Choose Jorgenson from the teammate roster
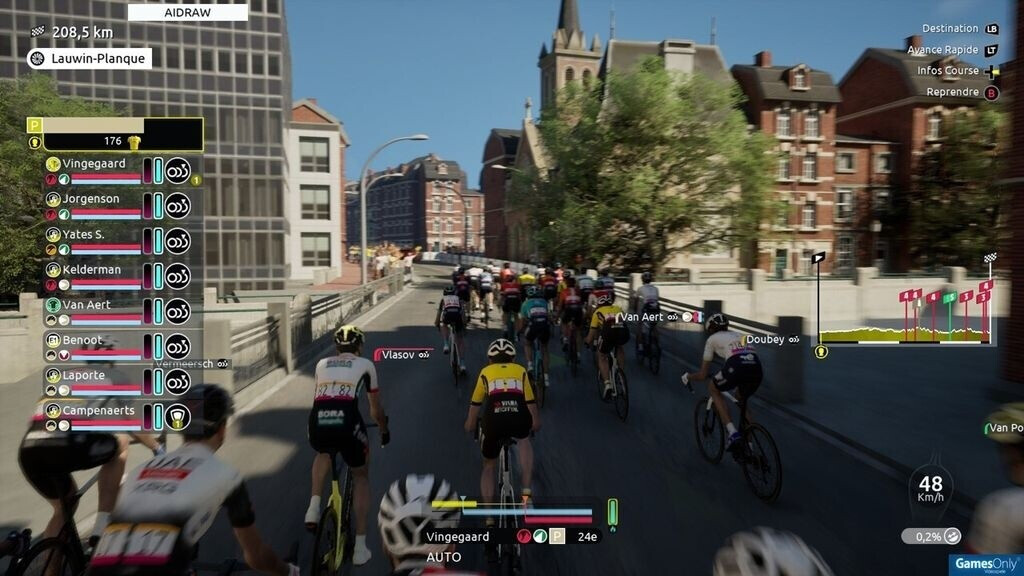 pos(92,199)
